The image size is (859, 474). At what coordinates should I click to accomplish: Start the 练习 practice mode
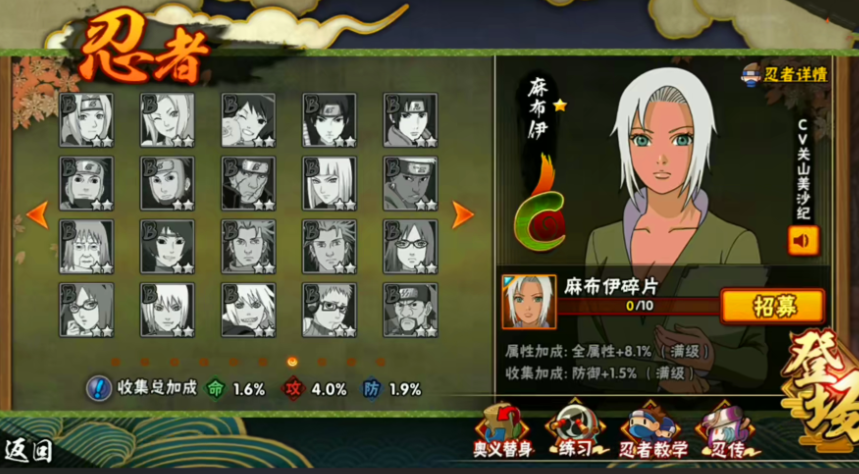(x=578, y=431)
